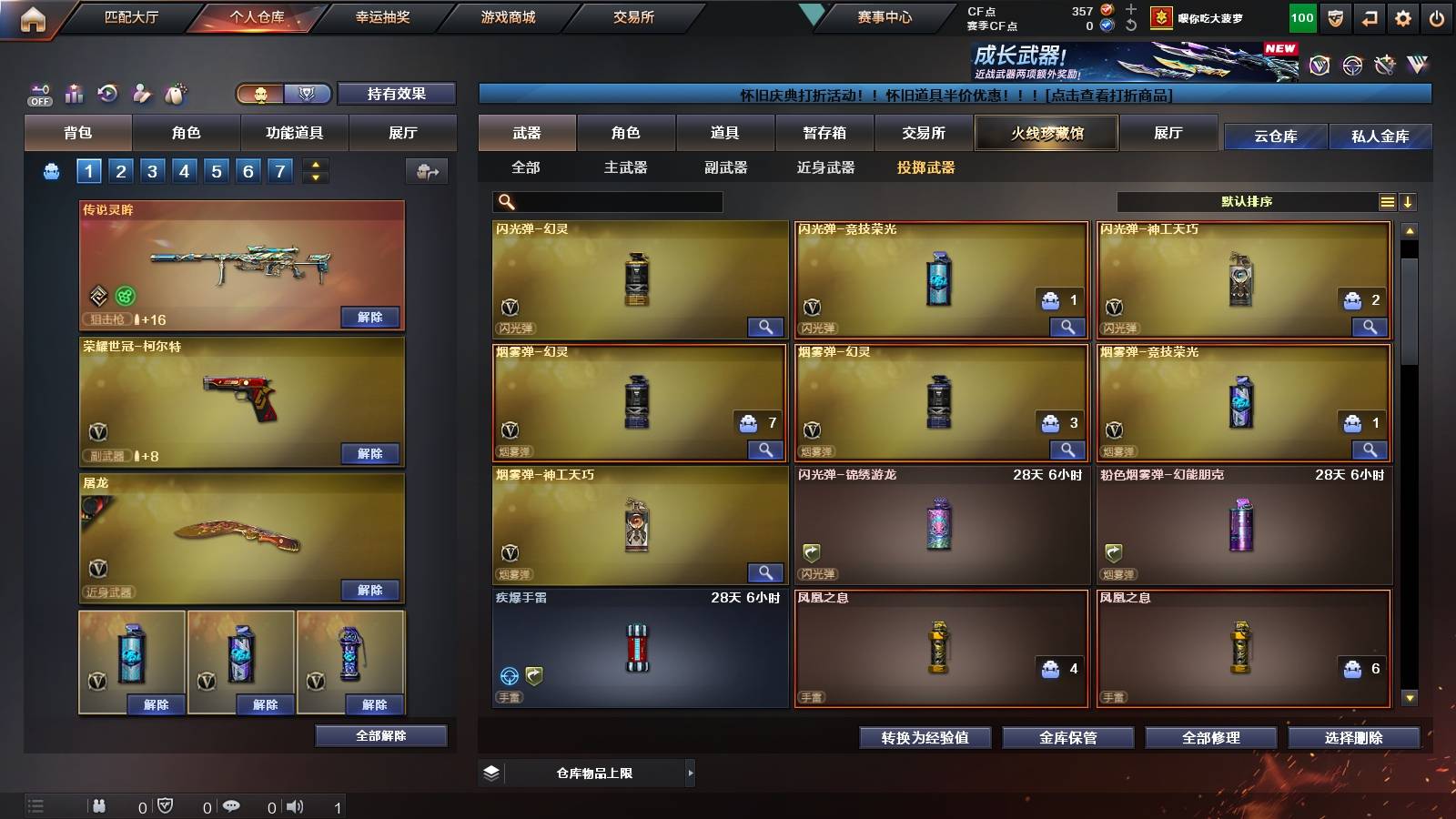
Task: Click the down sort arrow beside 默认排序
Action: pyautogui.click(x=1409, y=202)
